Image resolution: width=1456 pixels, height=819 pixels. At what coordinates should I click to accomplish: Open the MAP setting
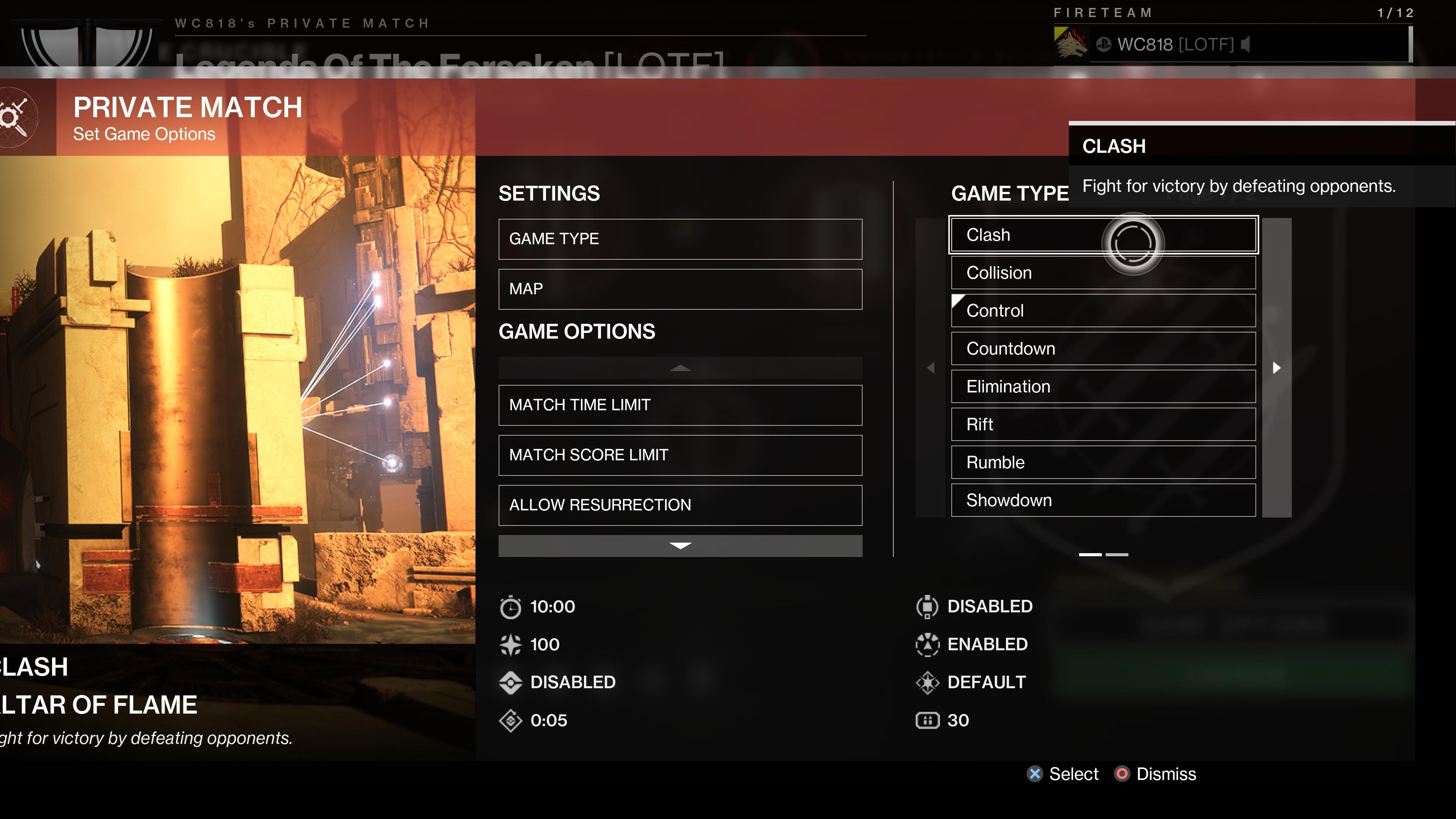[680, 289]
